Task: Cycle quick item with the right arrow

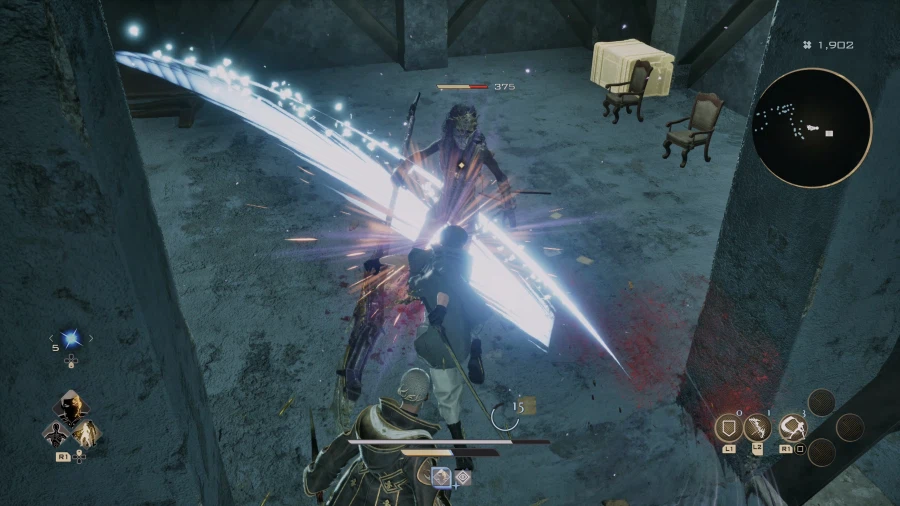Action: [x=91, y=339]
